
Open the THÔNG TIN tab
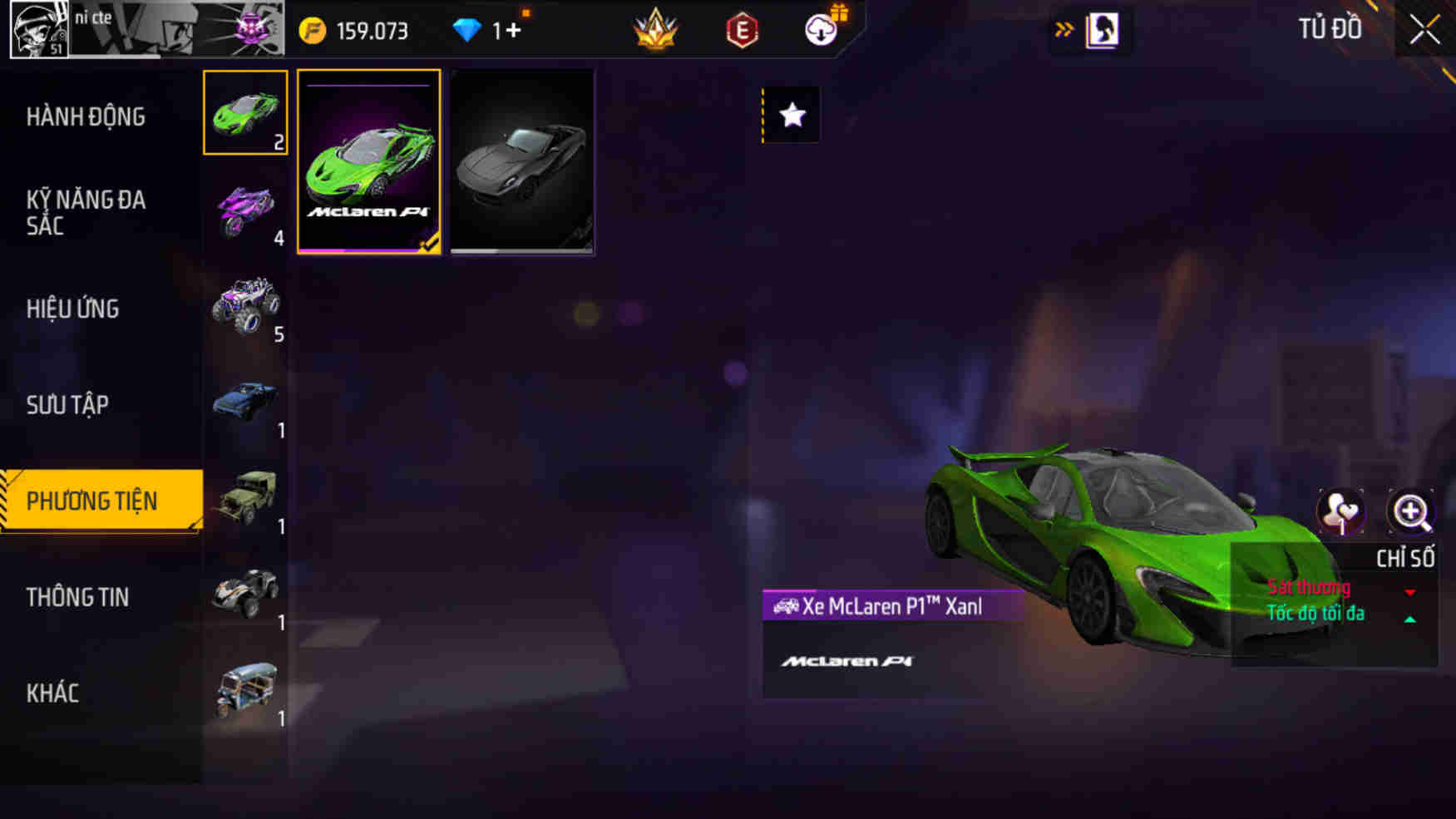point(79,597)
